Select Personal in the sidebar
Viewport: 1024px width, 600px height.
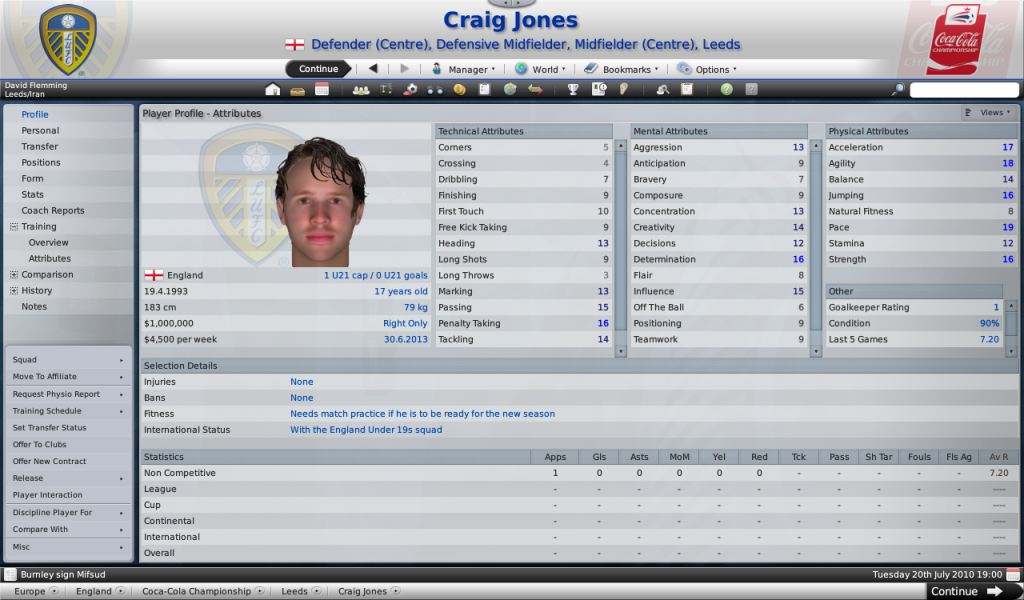tap(40, 131)
